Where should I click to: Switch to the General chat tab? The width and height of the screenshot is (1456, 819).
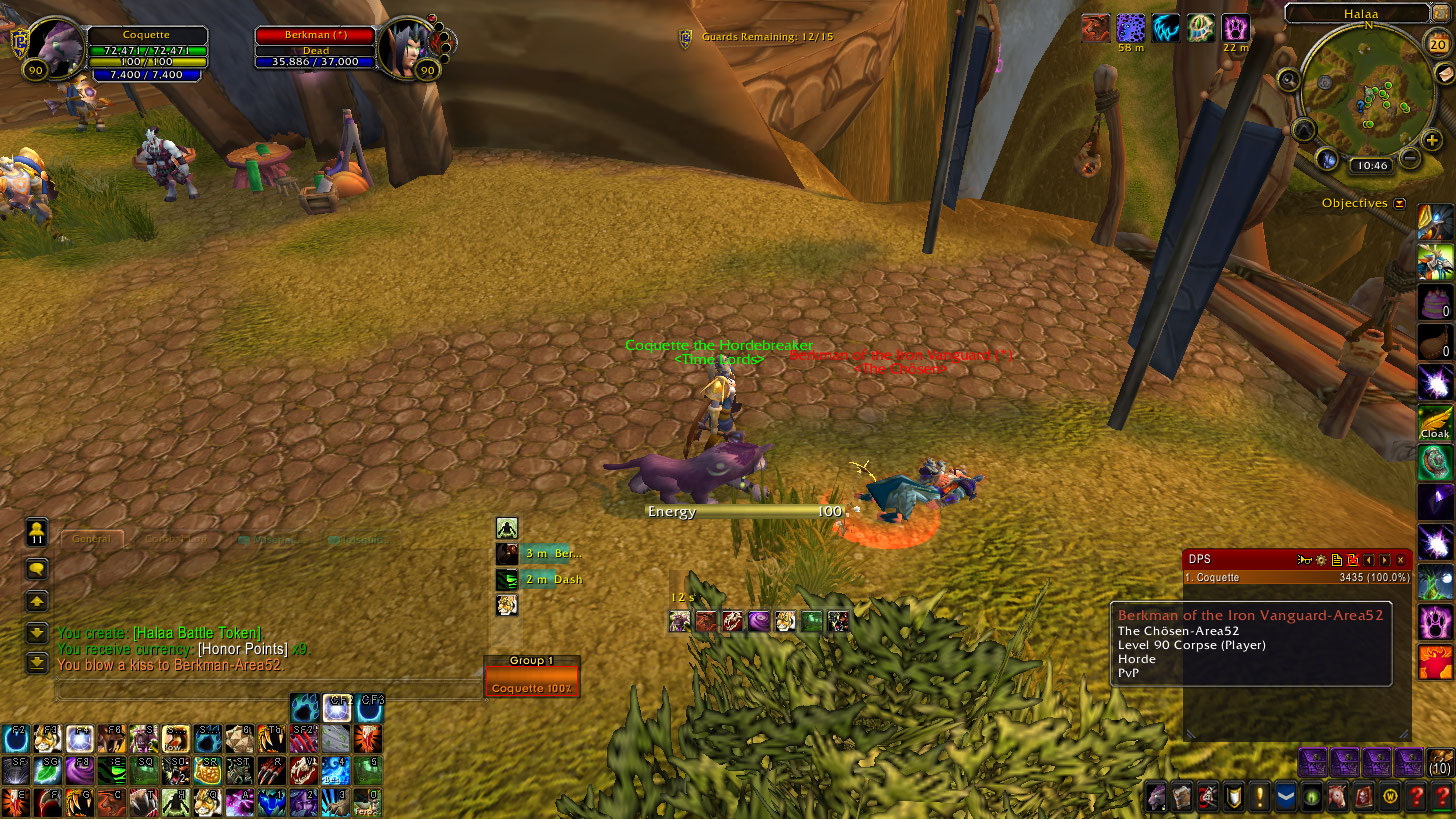pyautogui.click(x=91, y=539)
